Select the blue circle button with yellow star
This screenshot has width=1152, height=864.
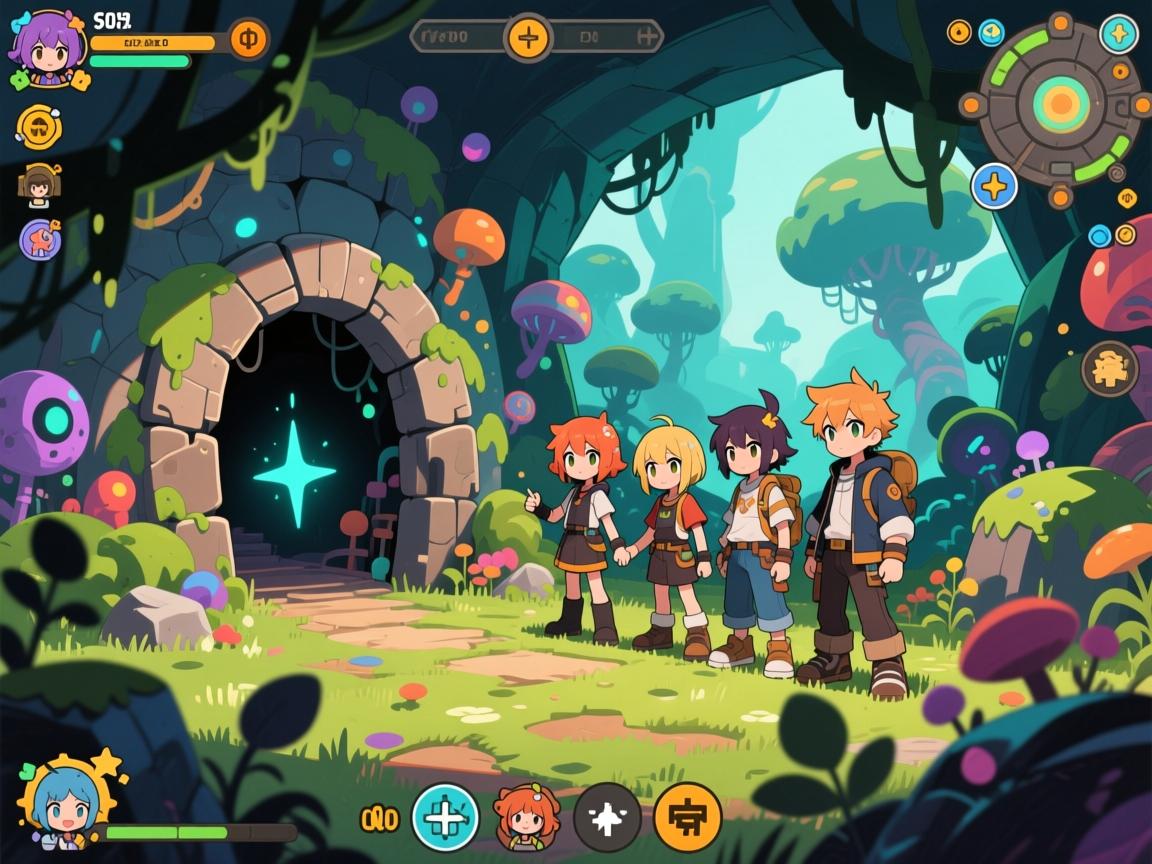click(x=995, y=186)
